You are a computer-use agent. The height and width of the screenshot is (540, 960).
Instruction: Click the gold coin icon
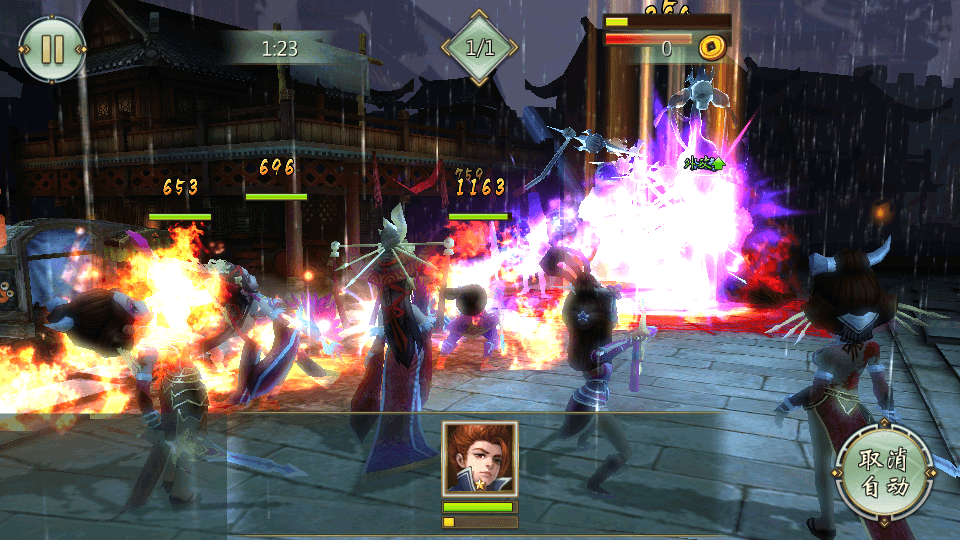712,46
